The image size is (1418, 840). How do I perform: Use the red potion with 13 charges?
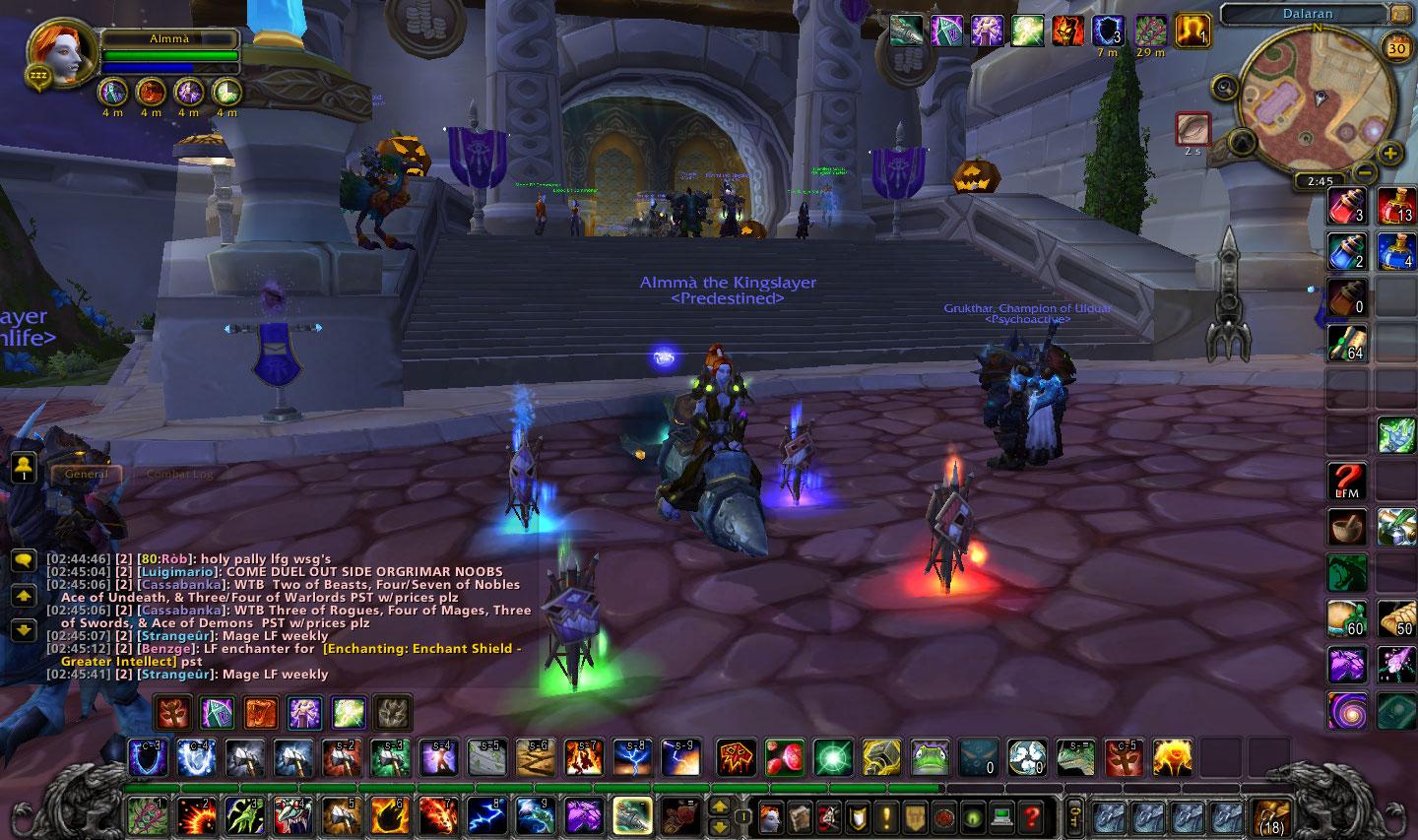point(1395,207)
